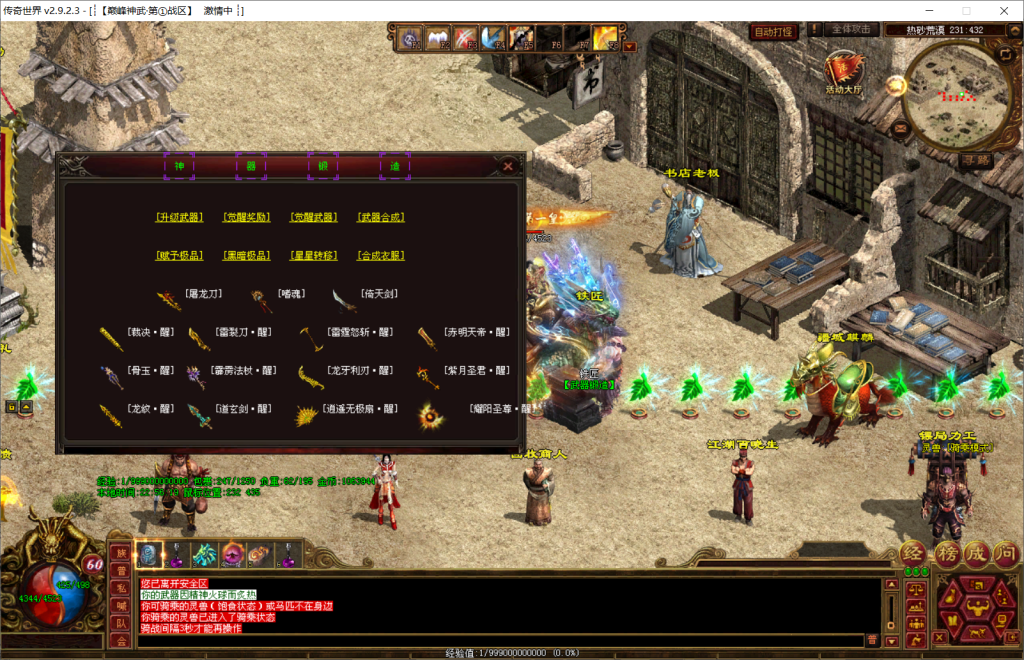The image size is (1024, 660).
Task: Choose the 觉醒武器 awaken weapon option
Action: point(313,217)
